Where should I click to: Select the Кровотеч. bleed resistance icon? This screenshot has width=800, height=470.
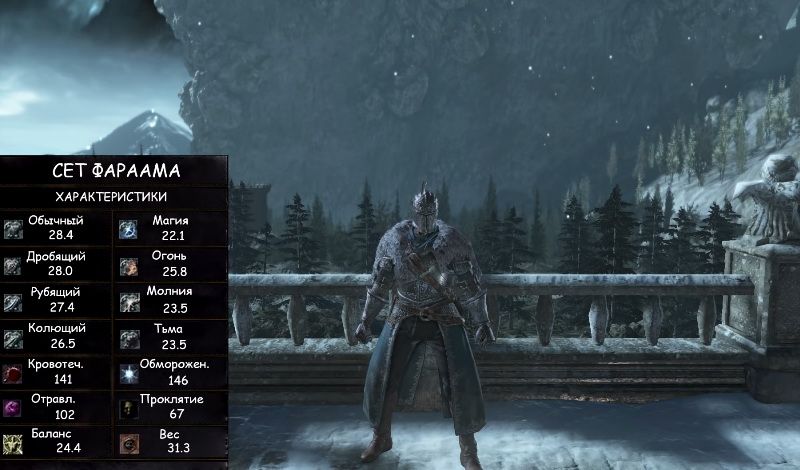[x=13, y=373]
